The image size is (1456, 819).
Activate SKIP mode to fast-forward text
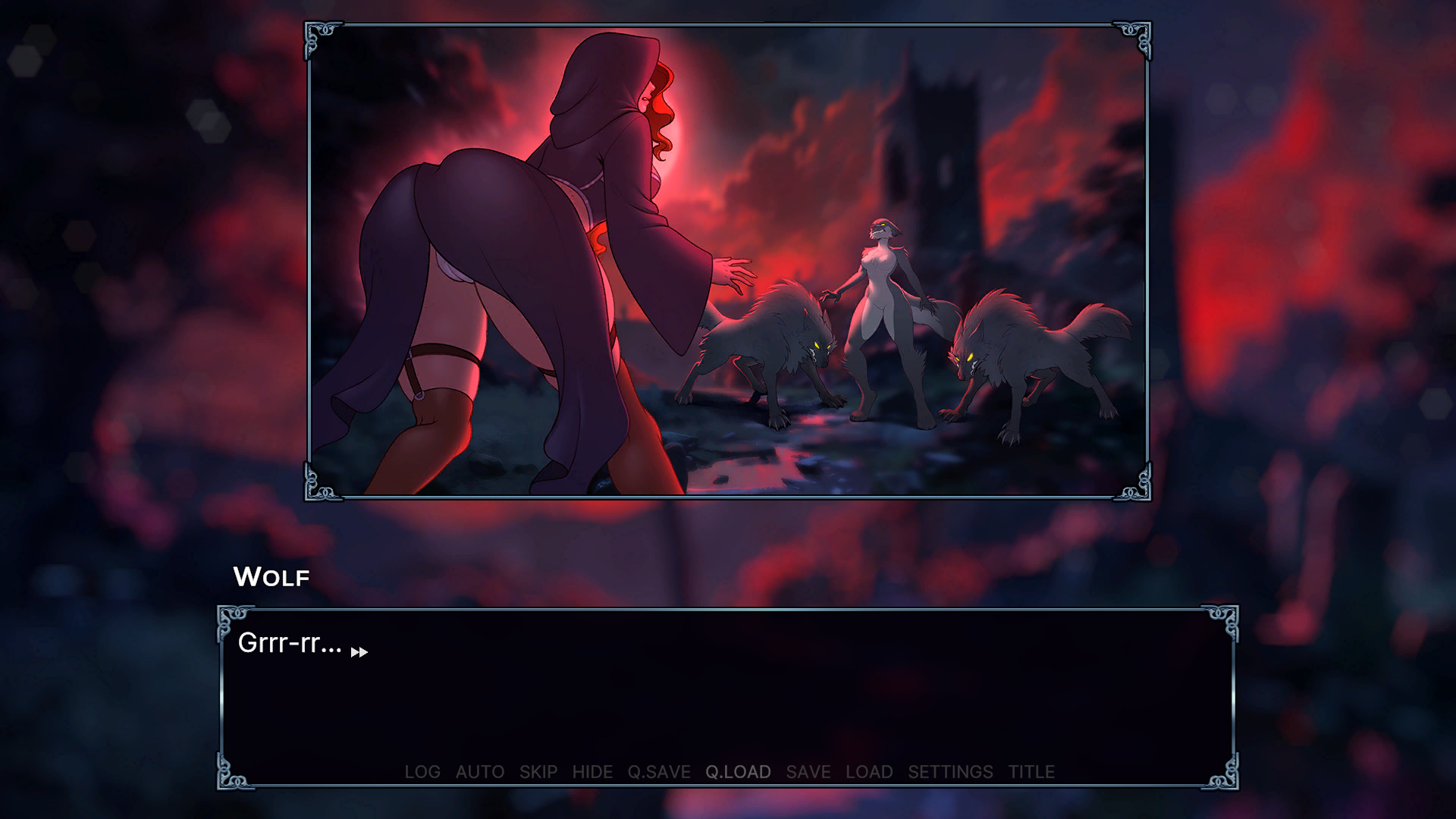pyautogui.click(x=538, y=772)
